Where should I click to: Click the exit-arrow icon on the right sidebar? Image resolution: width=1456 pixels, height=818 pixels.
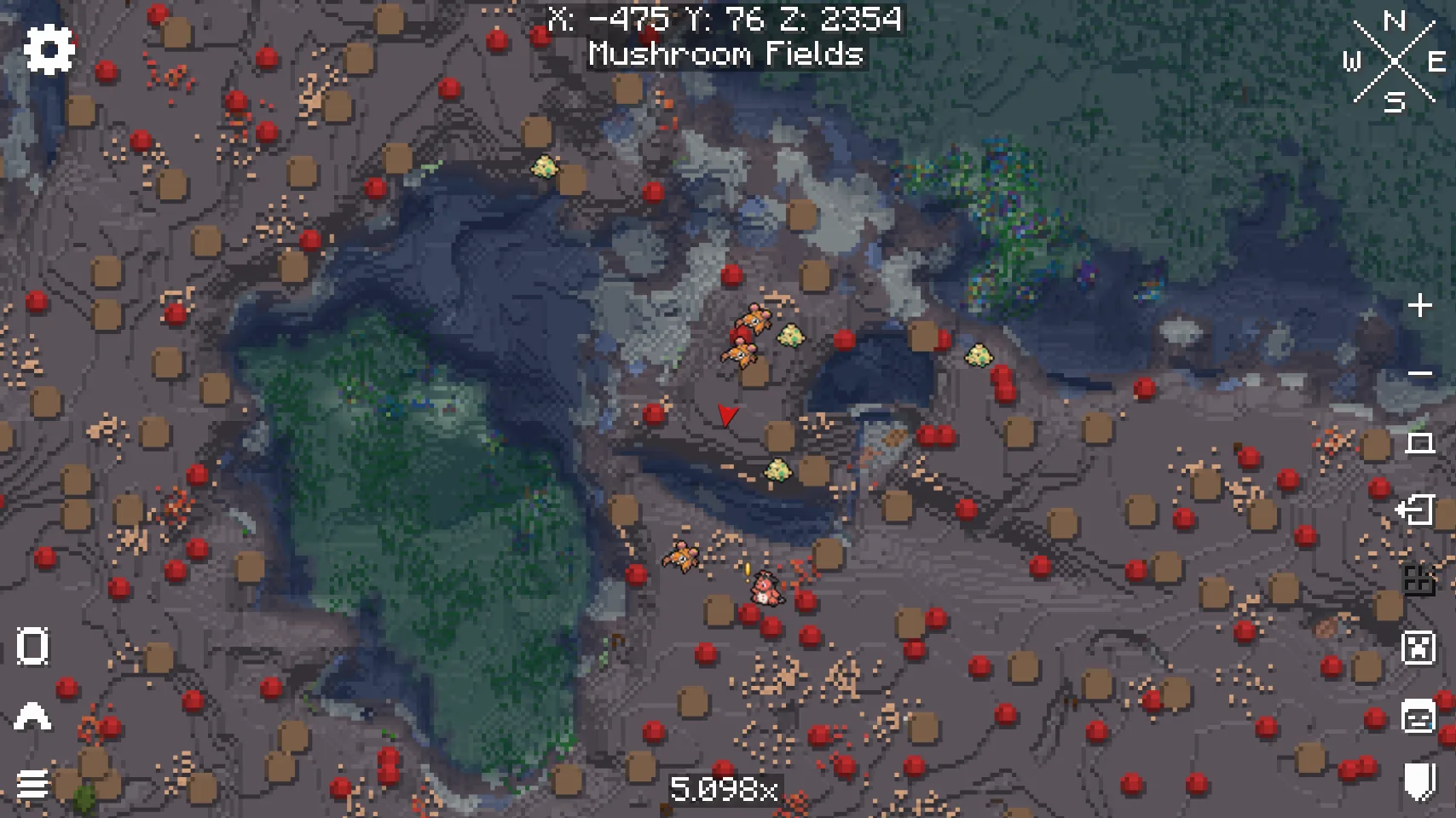1418,511
